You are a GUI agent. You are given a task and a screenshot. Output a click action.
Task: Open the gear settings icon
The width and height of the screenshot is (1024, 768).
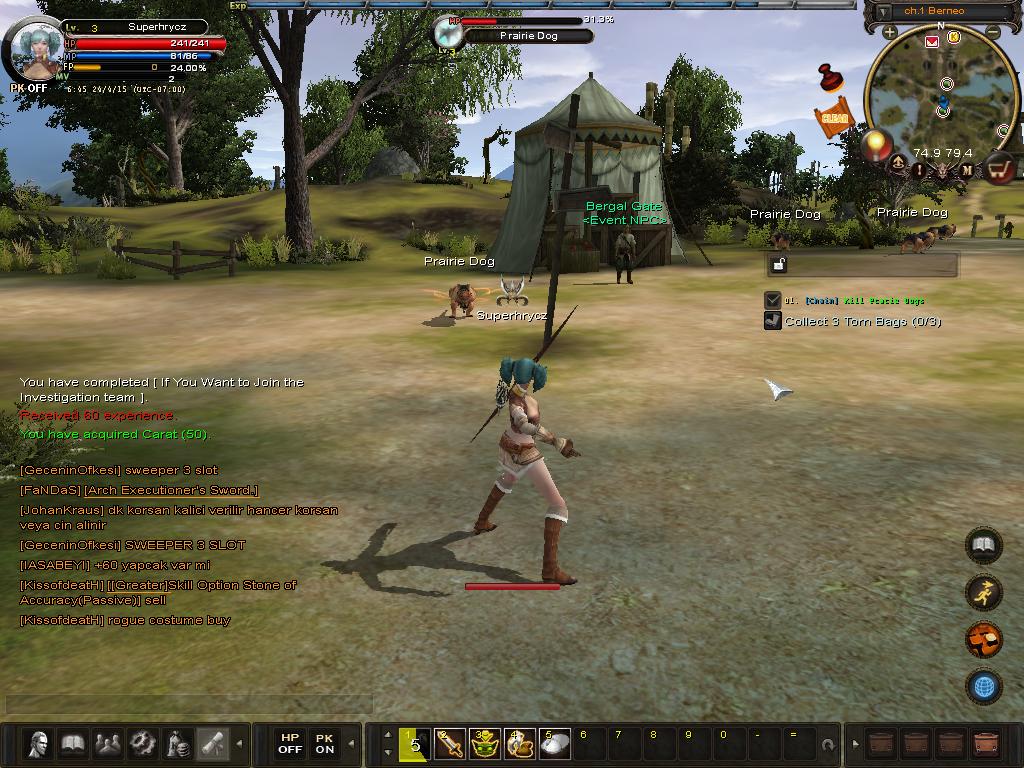point(143,743)
